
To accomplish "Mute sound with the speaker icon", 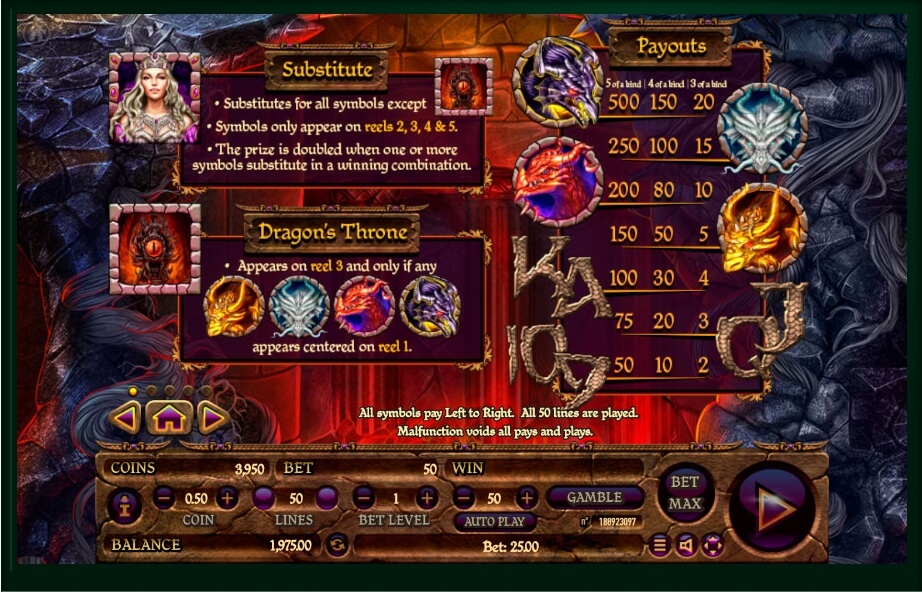I will 686,545.
